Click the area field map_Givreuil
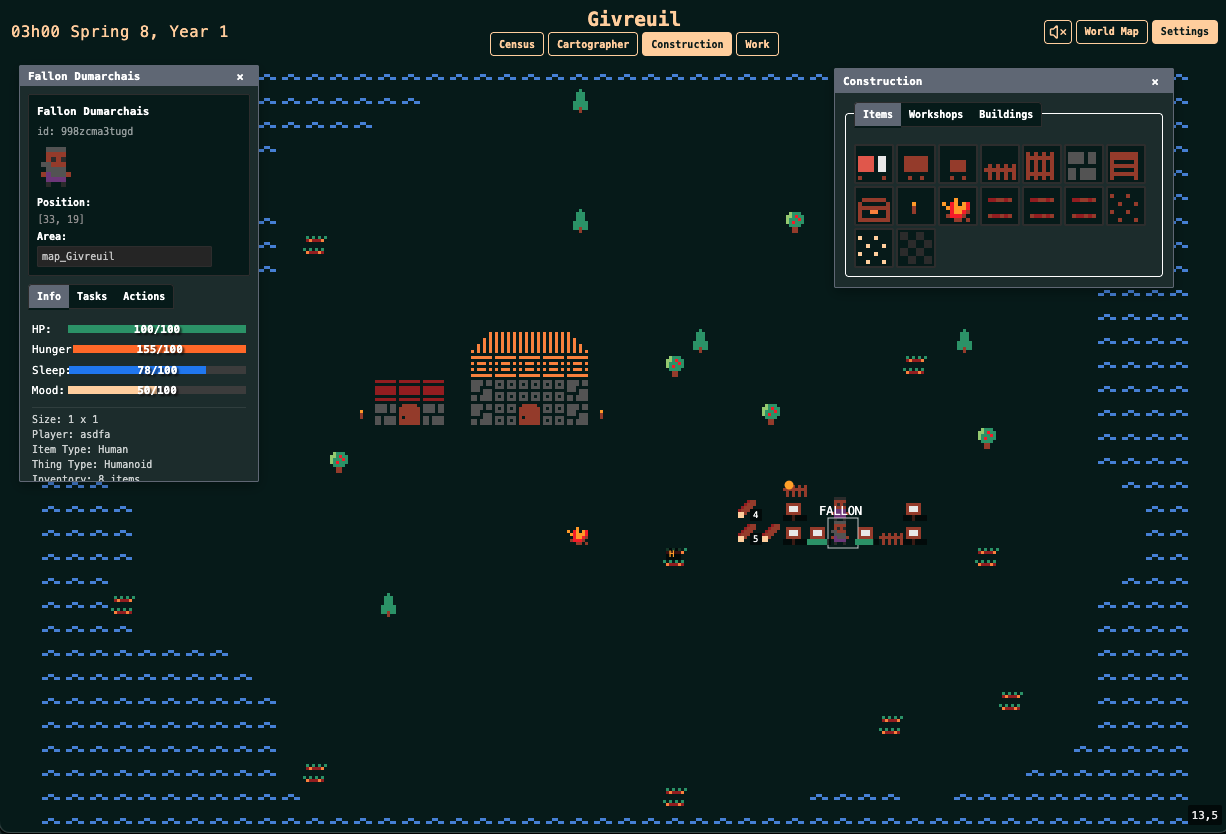Screen dimensions: 1226x834 click(124, 257)
